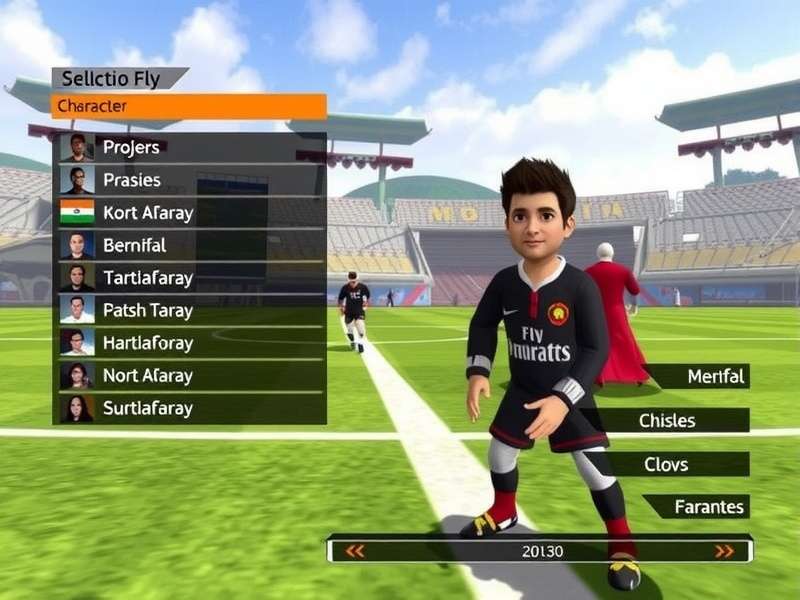Image resolution: width=800 pixels, height=600 pixels.
Task: Open the Farantes menu option
Action: point(699,507)
